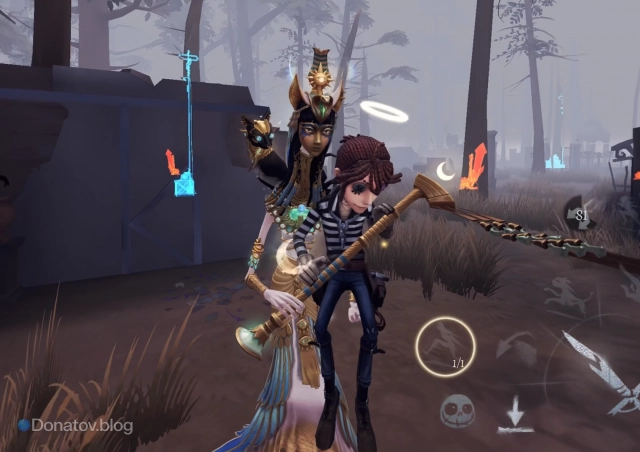Select the ability icon showing 81
The height and width of the screenshot is (452, 640).
pos(581,213)
